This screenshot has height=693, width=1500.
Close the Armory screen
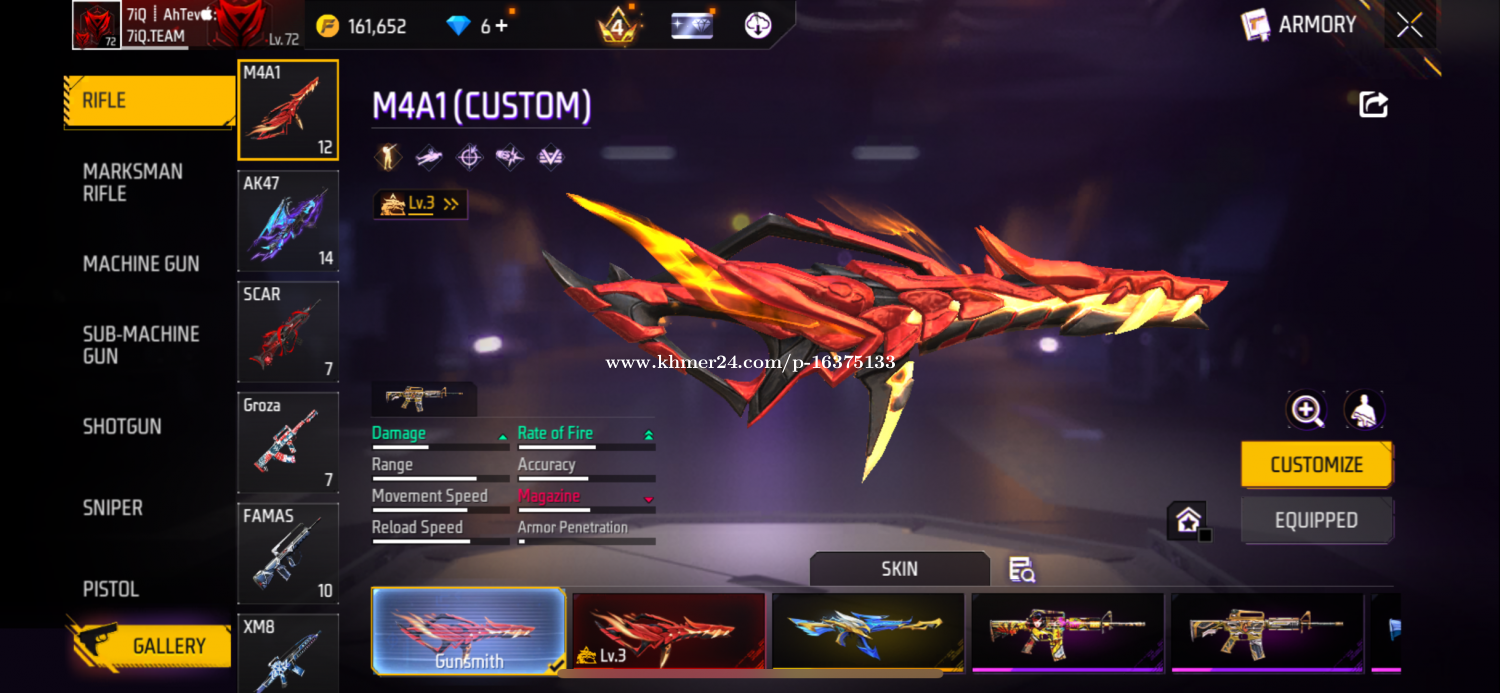[1410, 25]
